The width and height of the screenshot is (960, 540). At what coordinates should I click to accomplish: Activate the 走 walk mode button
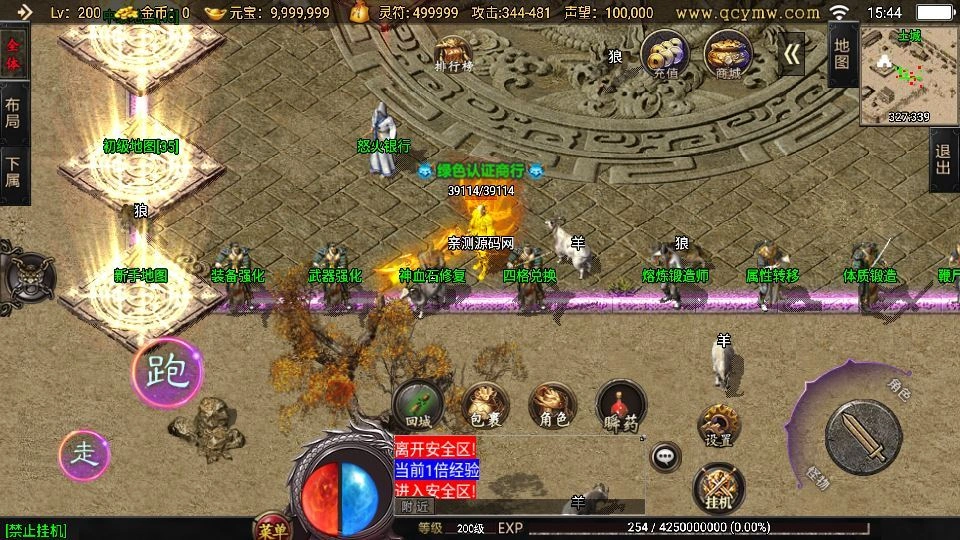coord(85,455)
